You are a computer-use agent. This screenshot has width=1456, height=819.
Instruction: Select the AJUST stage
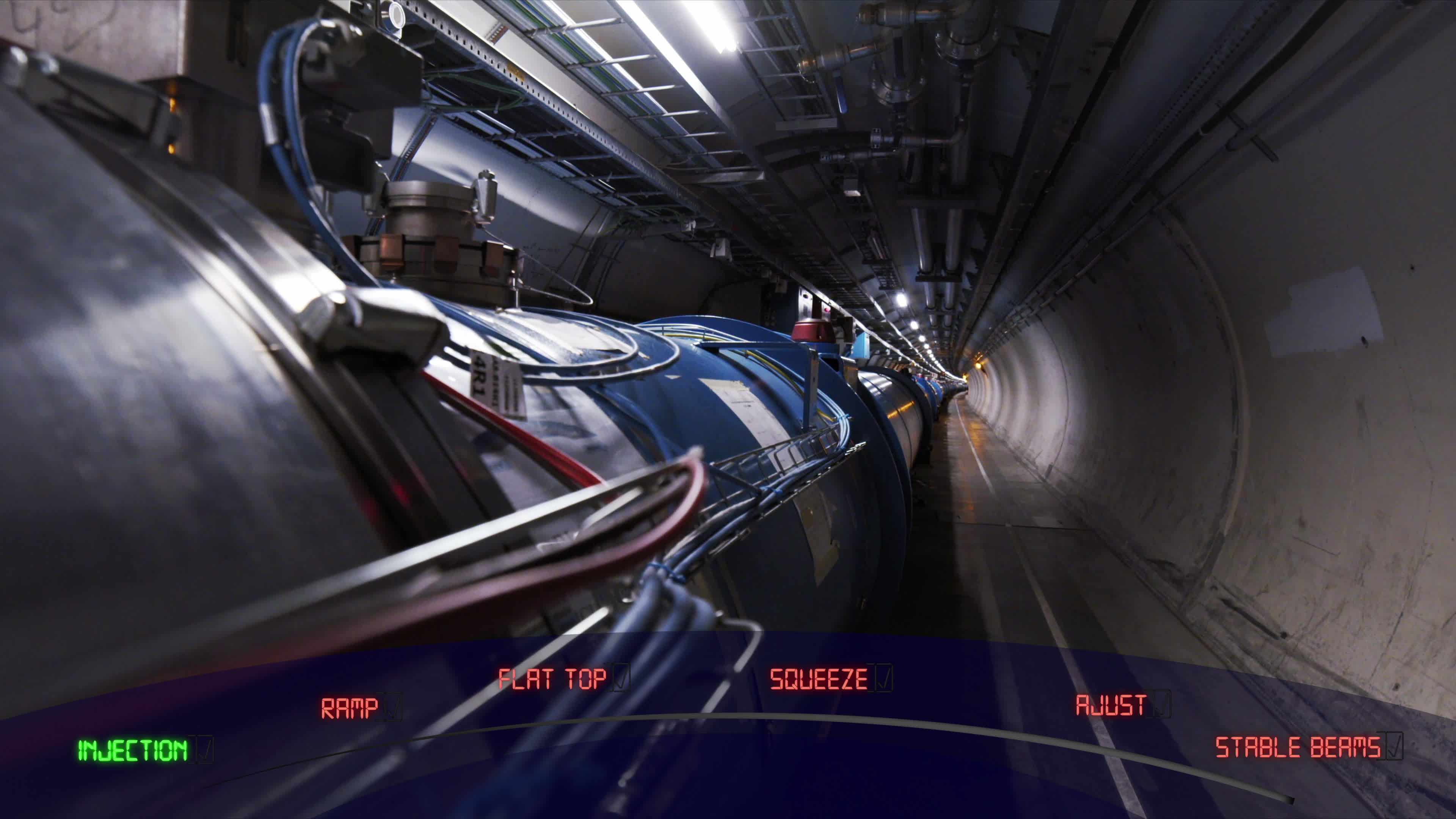point(1110,705)
